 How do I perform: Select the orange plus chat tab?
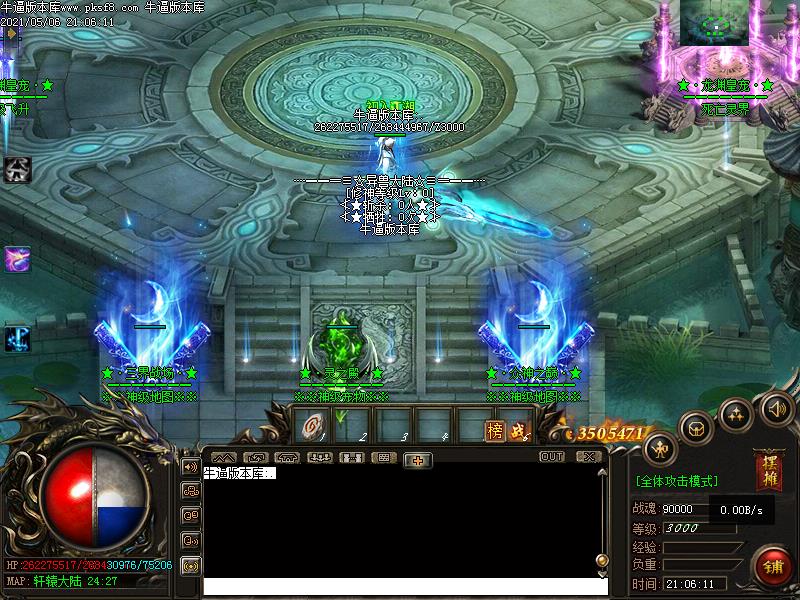click(418, 458)
